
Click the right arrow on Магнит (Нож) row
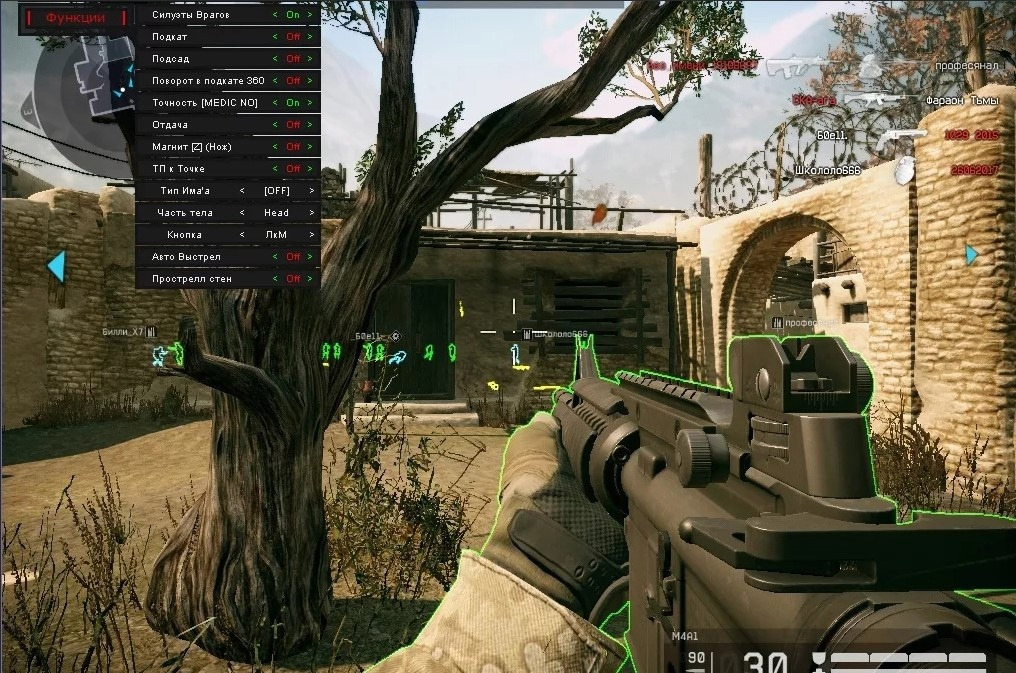(311, 147)
